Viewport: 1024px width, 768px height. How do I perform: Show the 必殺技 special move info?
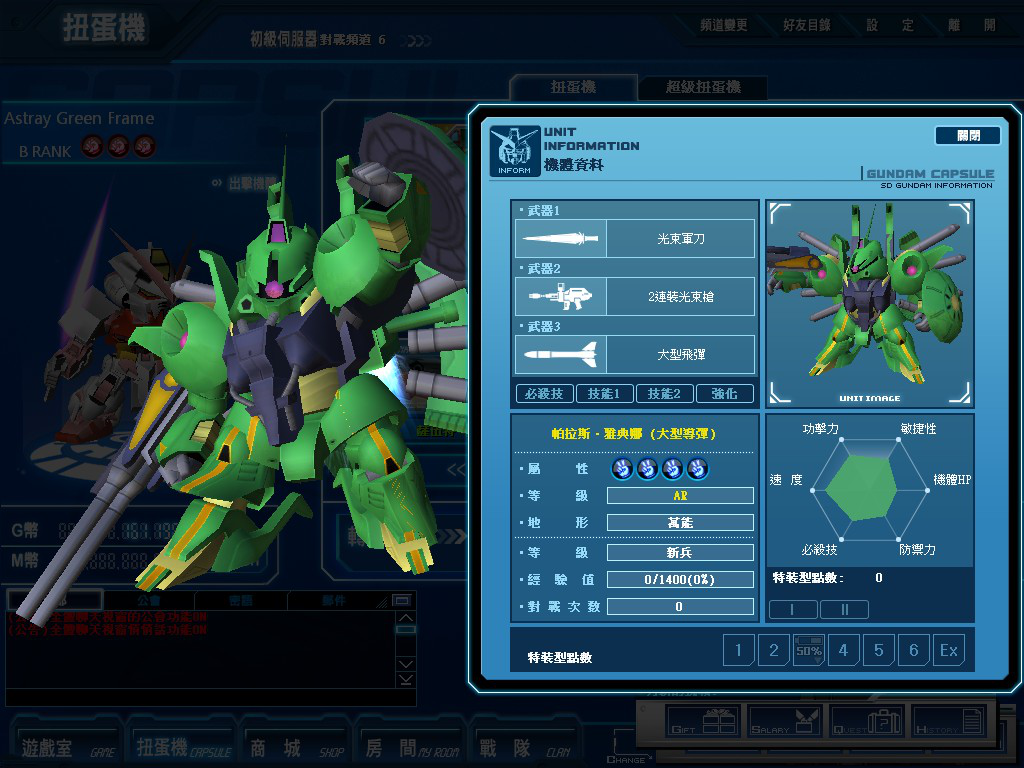[x=544, y=394]
